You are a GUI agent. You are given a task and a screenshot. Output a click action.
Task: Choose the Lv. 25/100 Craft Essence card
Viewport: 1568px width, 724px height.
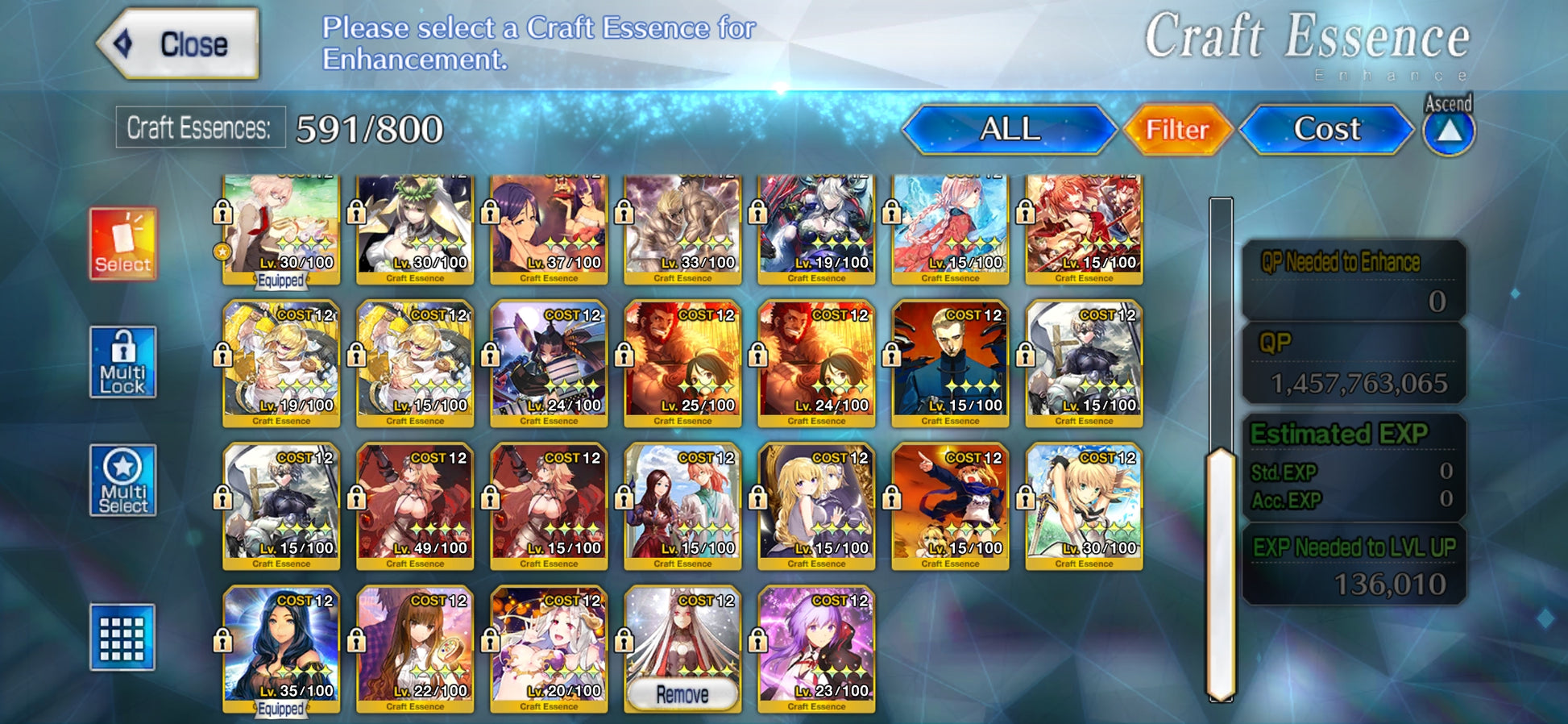pyautogui.click(x=682, y=363)
